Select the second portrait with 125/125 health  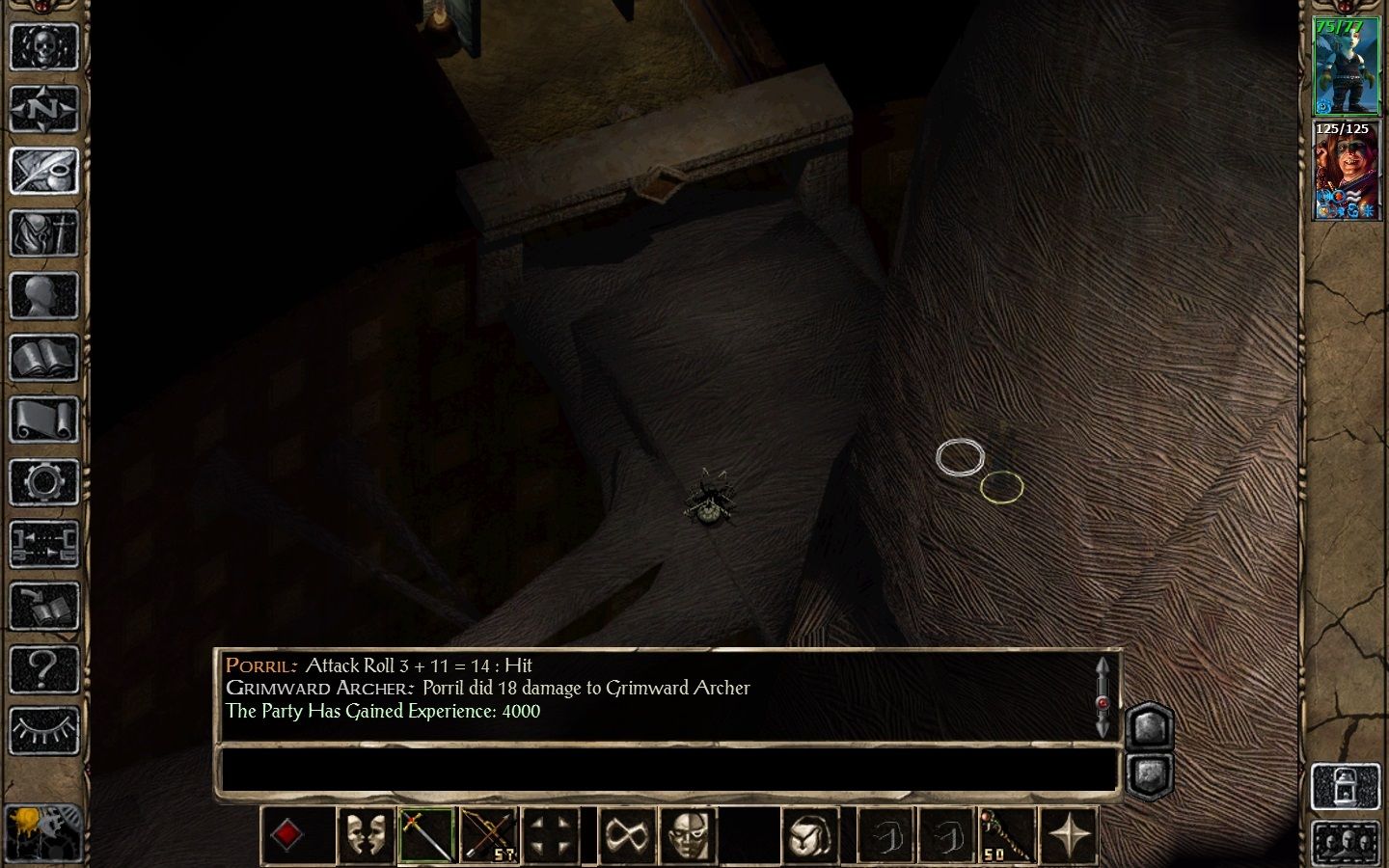point(1347,171)
